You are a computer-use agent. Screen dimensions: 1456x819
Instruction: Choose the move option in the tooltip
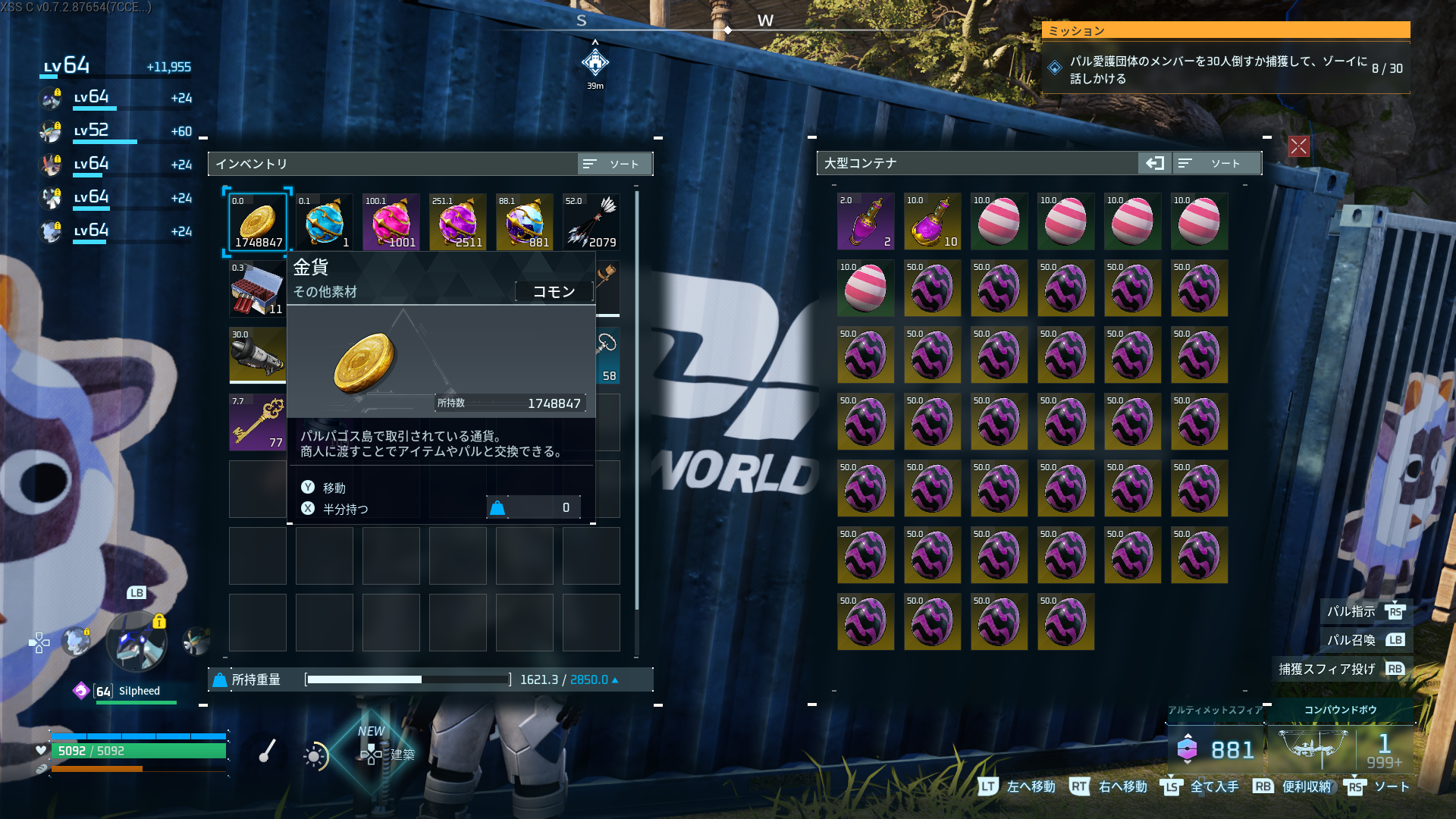point(334,488)
